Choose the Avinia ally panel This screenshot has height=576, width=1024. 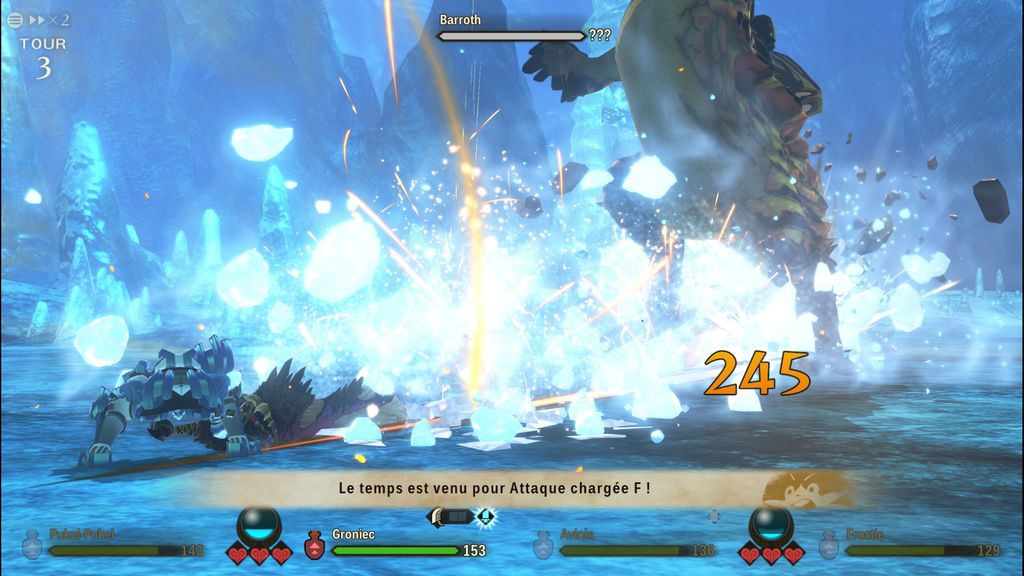pyautogui.click(x=625, y=543)
